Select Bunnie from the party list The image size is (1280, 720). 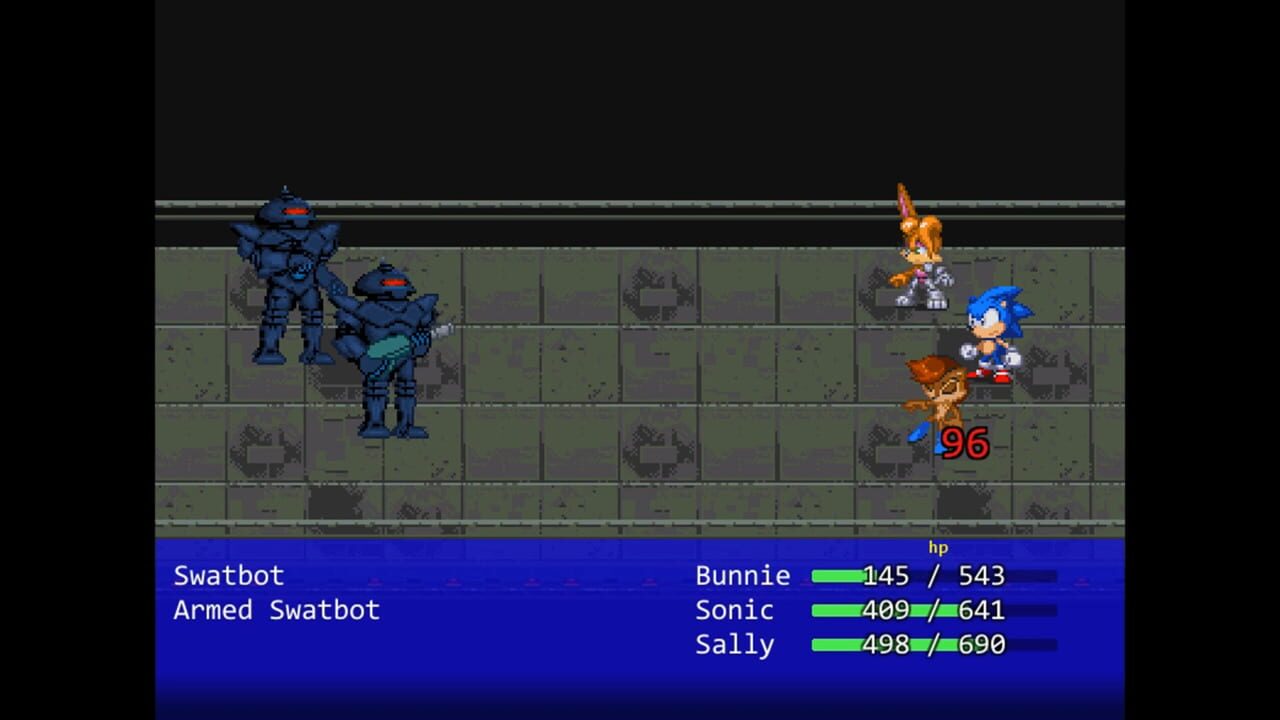(x=743, y=575)
